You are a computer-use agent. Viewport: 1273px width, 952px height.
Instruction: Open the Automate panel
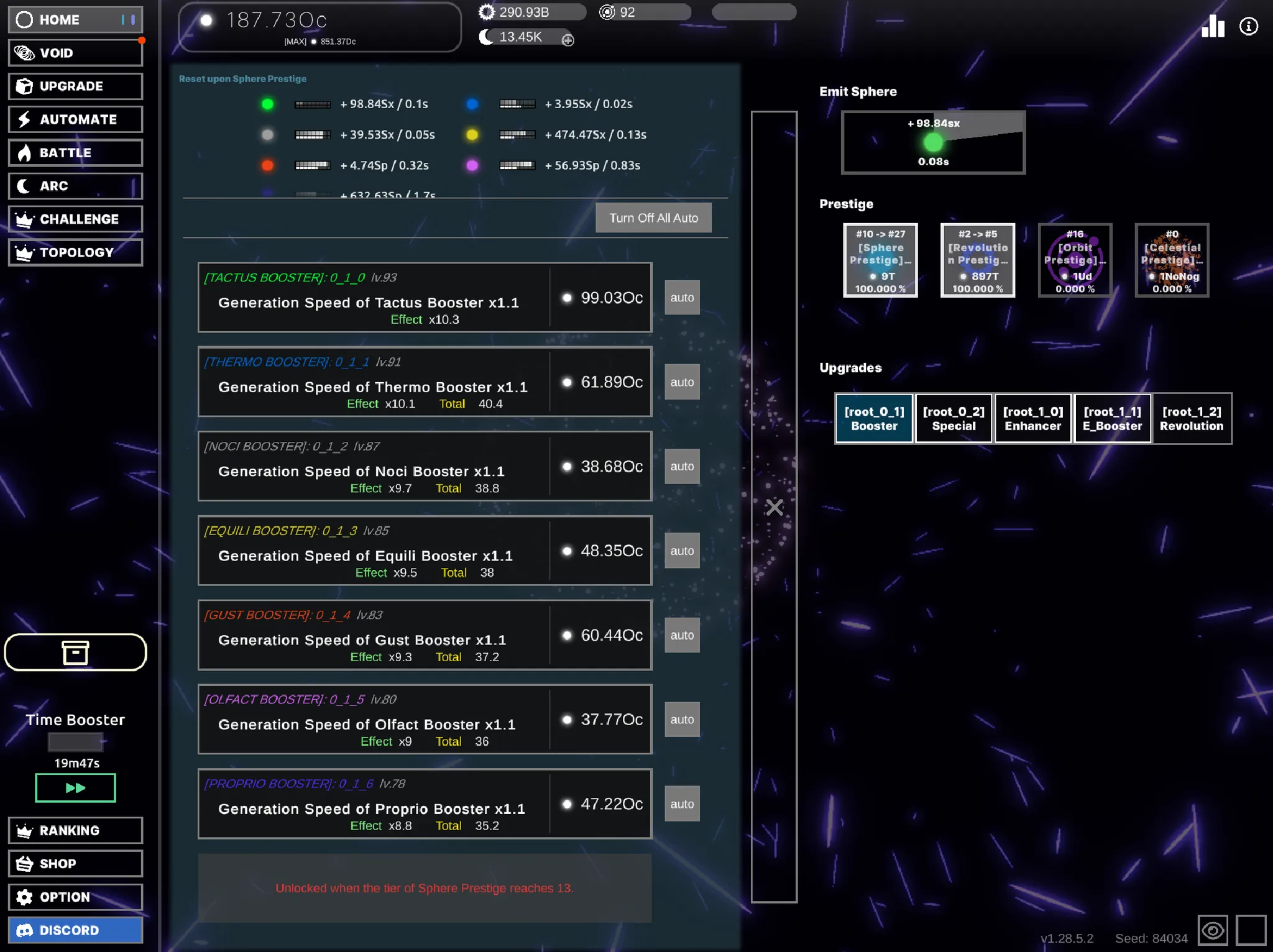coord(75,119)
